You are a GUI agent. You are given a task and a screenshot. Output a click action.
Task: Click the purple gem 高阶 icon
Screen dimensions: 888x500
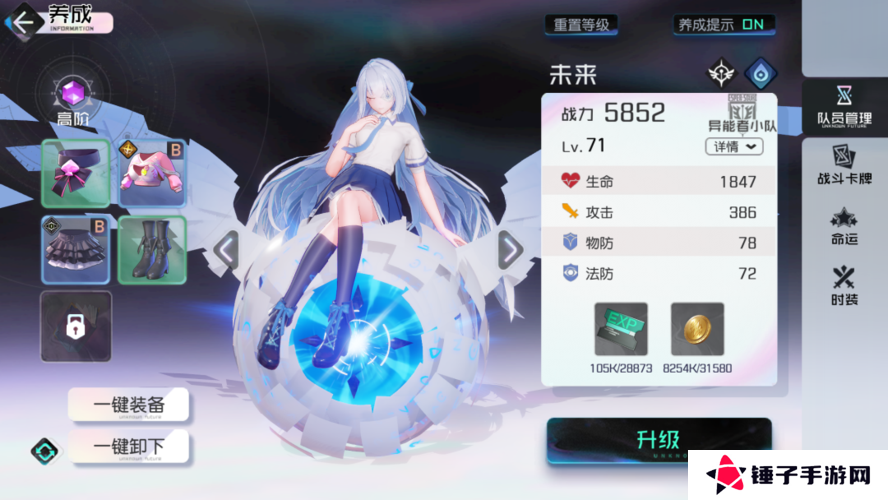[72, 95]
